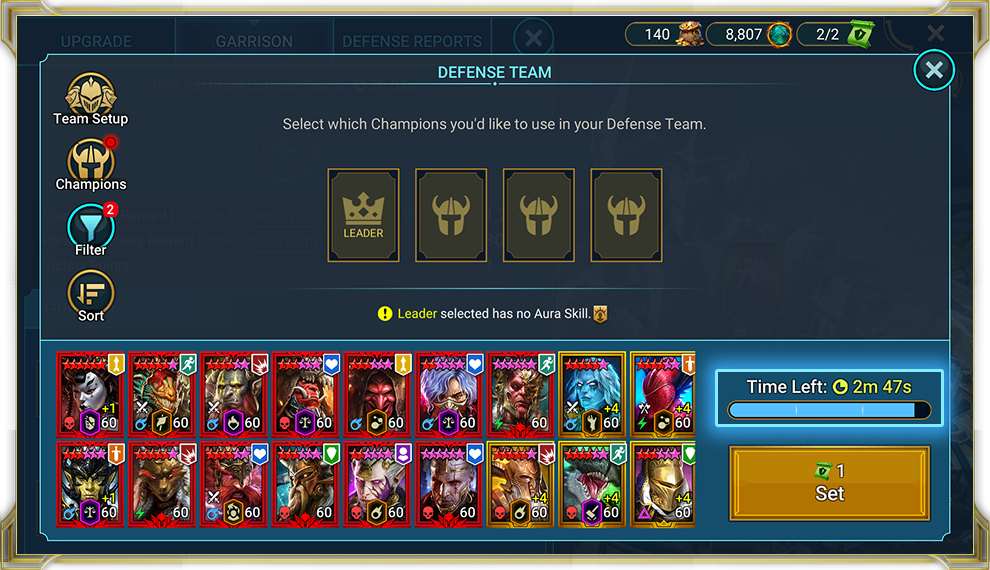
Task: Select the blue-skinned ice champion
Action: click(x=595, y=393)
